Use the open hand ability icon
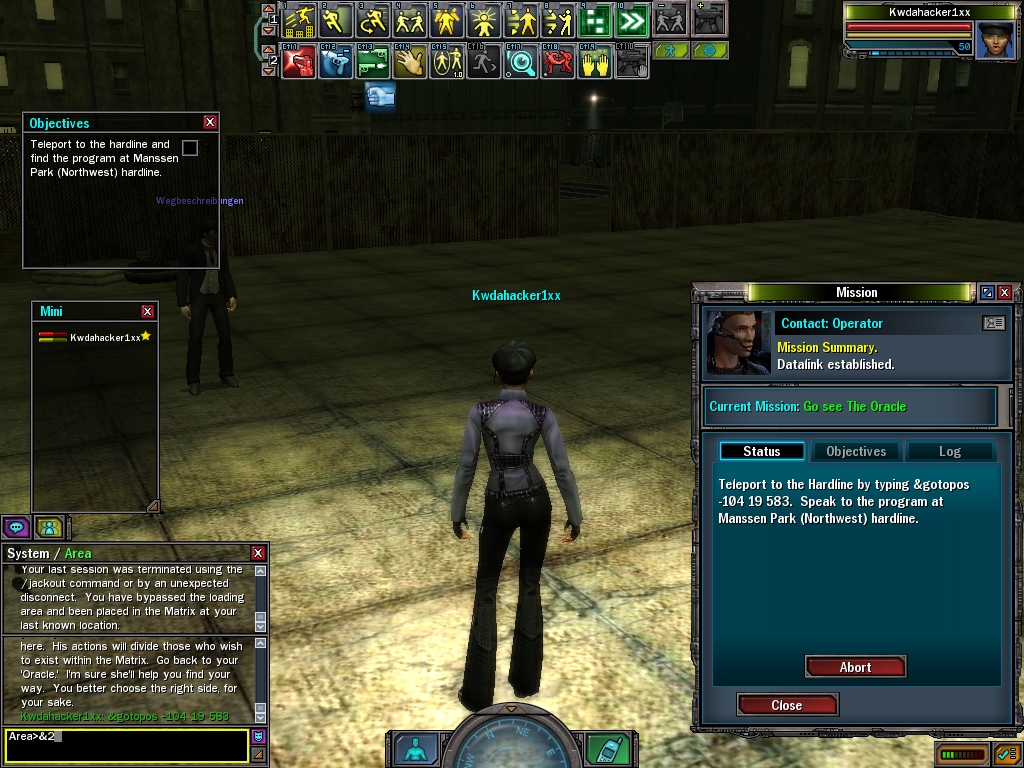1024x768 pixels. click(408, 62)
